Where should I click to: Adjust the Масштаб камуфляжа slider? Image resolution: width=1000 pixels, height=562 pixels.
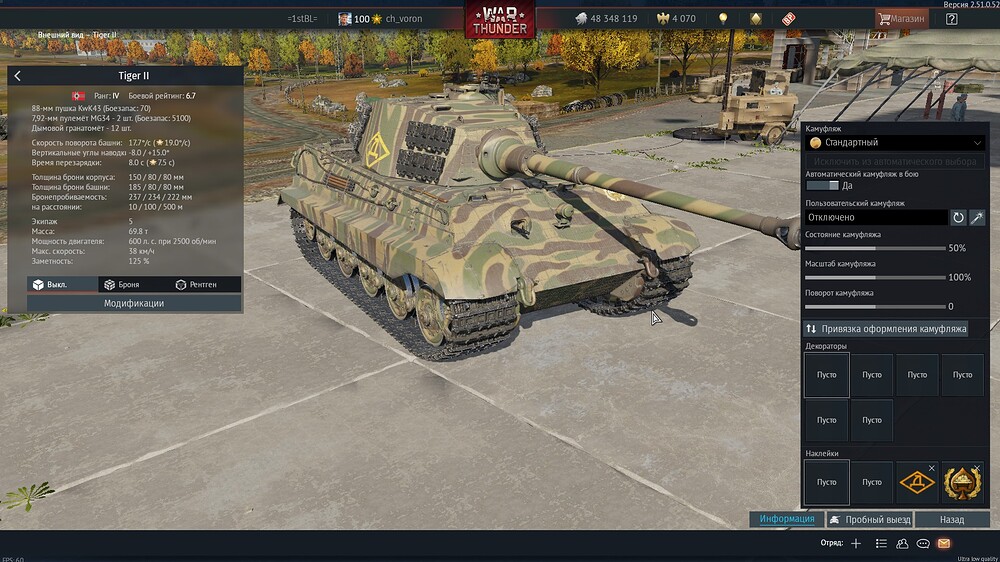[x=876, y=277]
